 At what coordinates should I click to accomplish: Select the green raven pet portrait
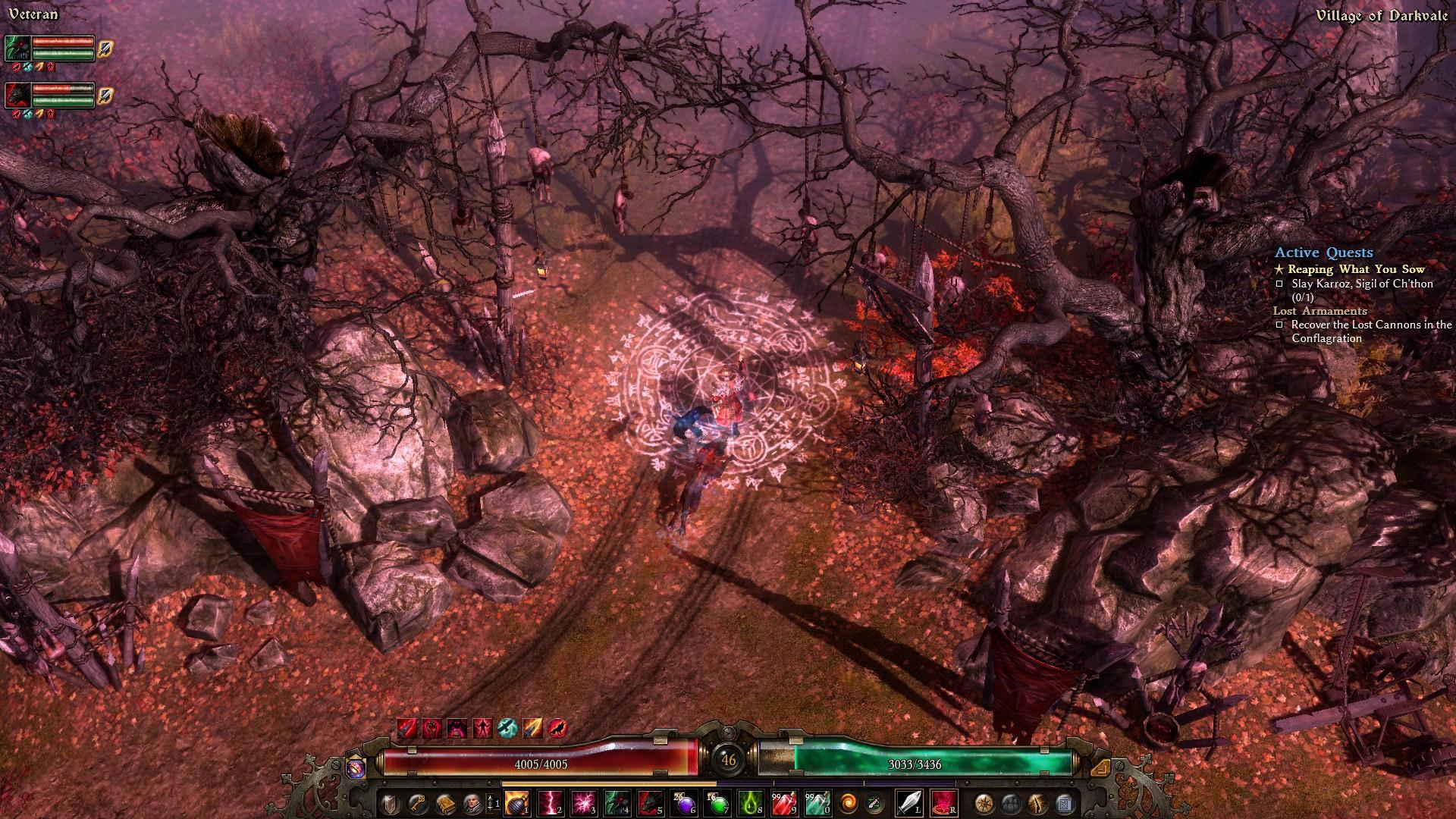[x=18, y=49]
